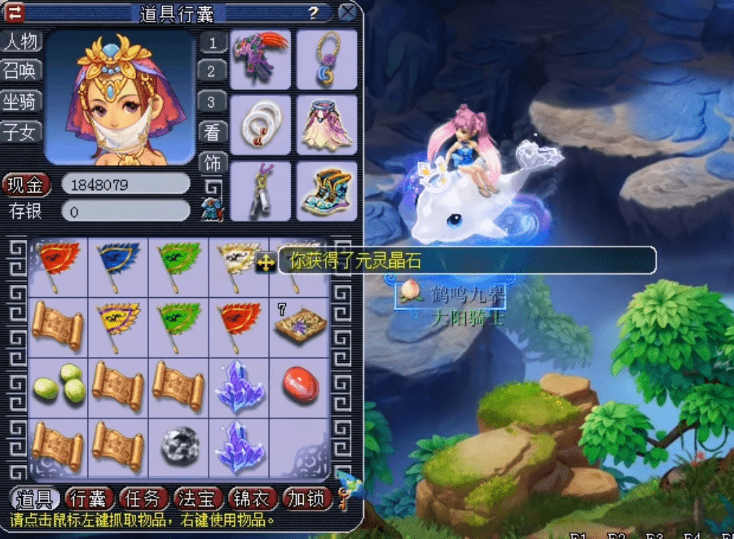This screenshot has height=539, width=734.
Task: Open the help question mark button
Action: tap(314, 13)
